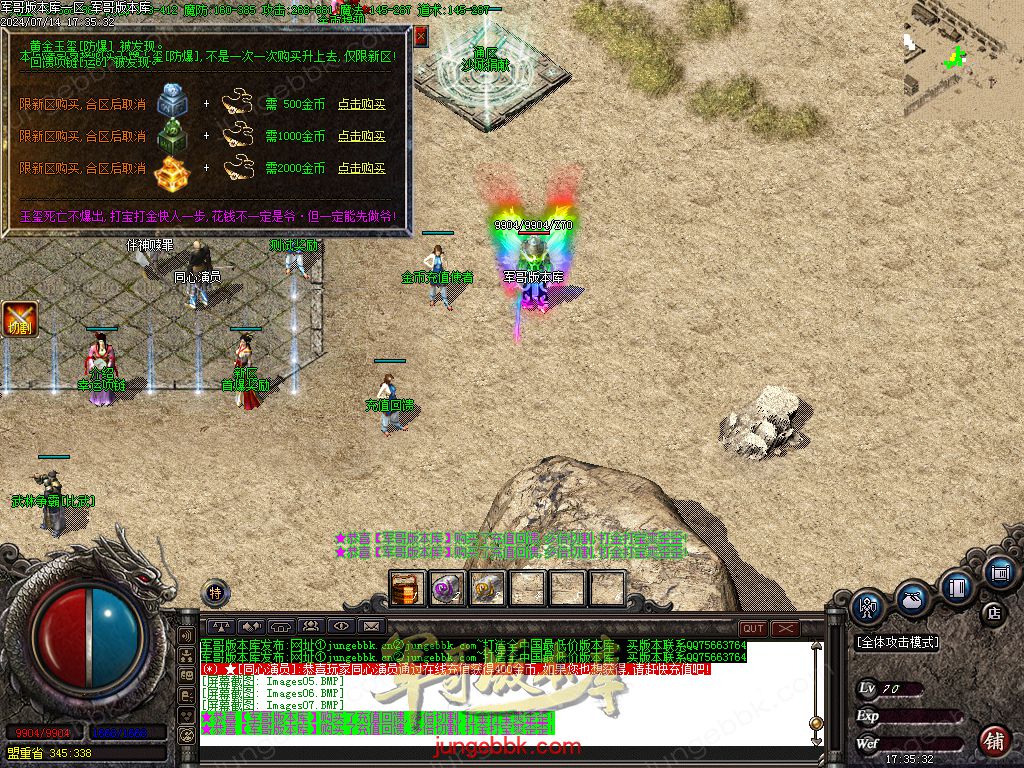Click the QUT button above chat
1024x768 pixels.
753,628
